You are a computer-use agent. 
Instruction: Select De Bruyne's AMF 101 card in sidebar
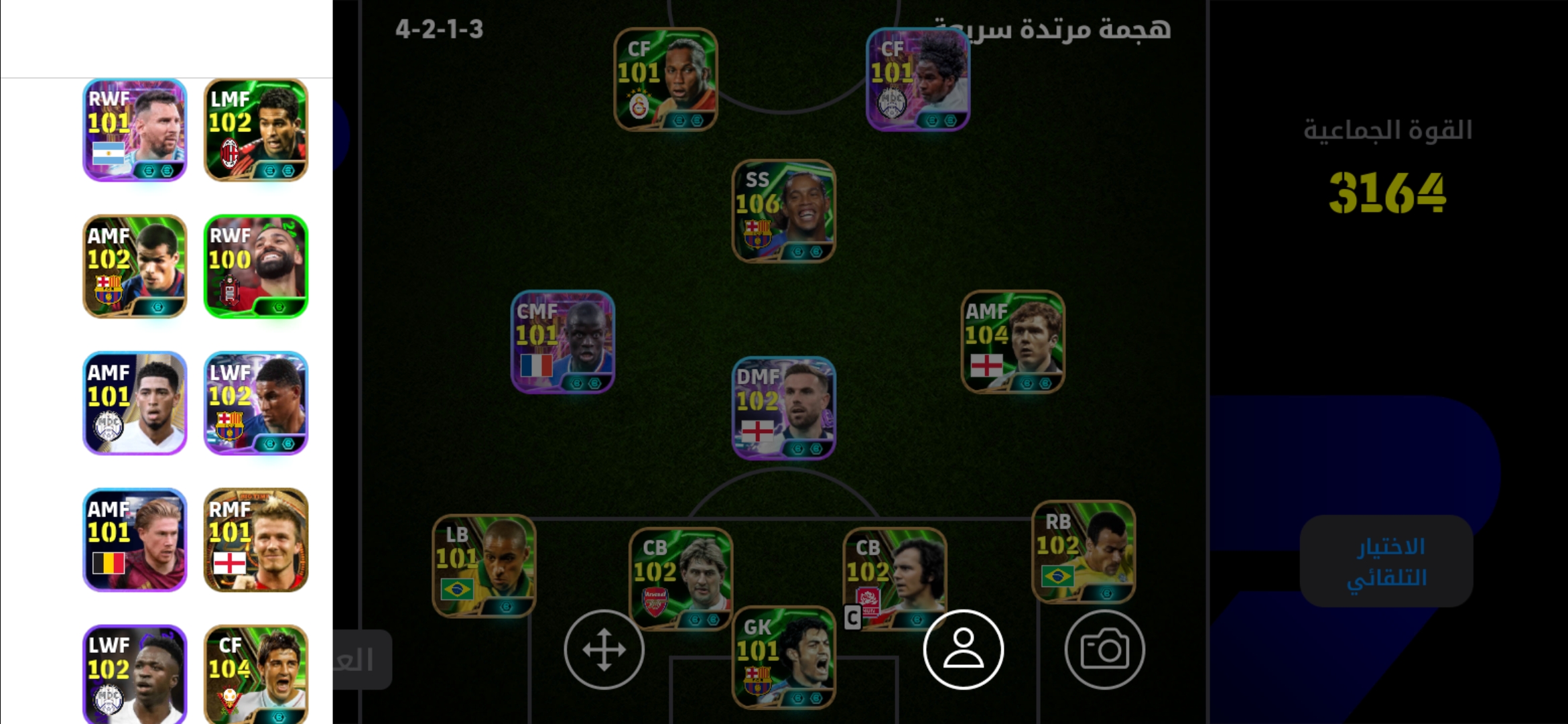click(x=134, y=540)
